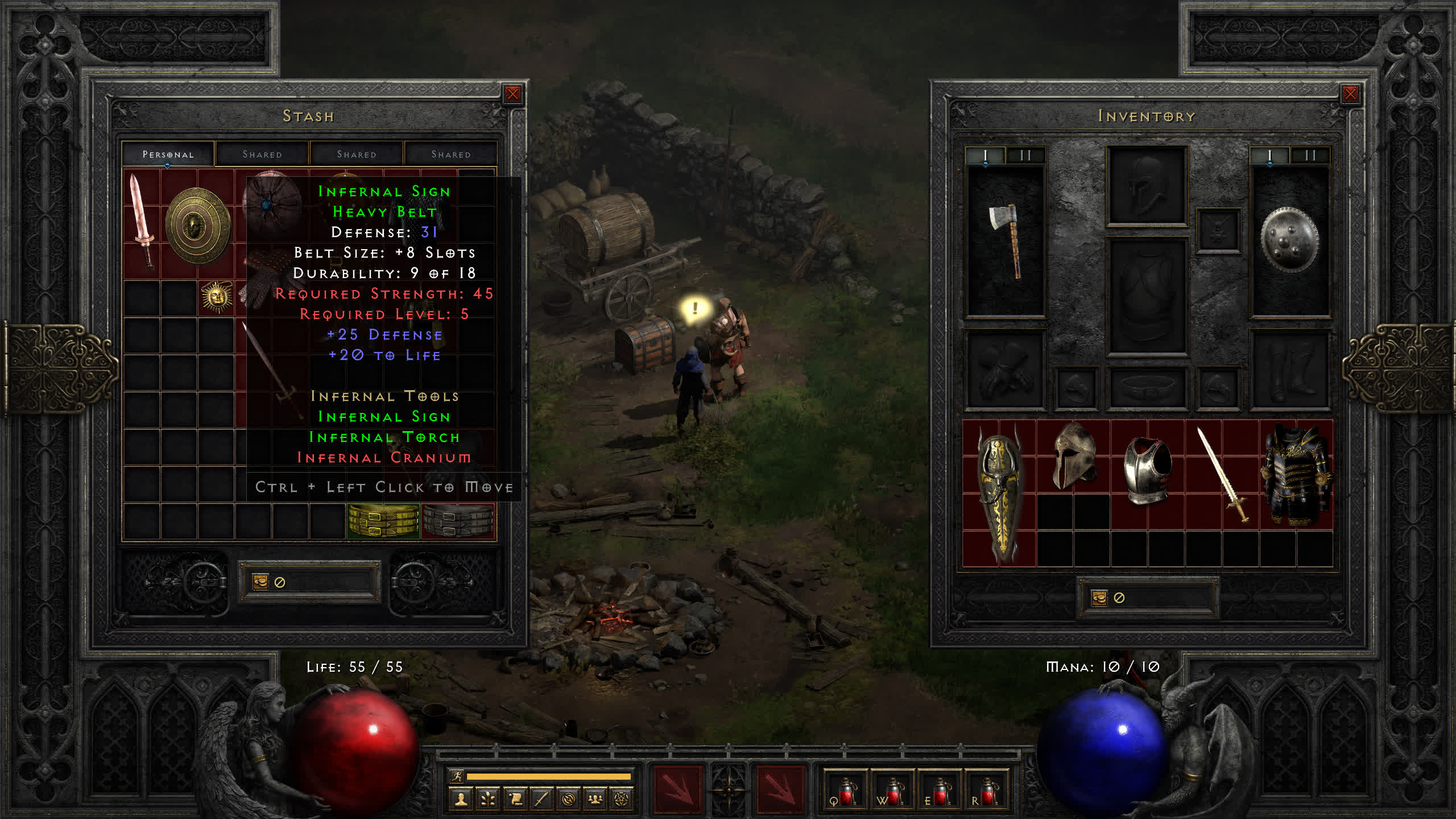This screenshot has width=1456, height=819.
Task: Use the healing potion in belt slot Q
Action: coord(845,792)
